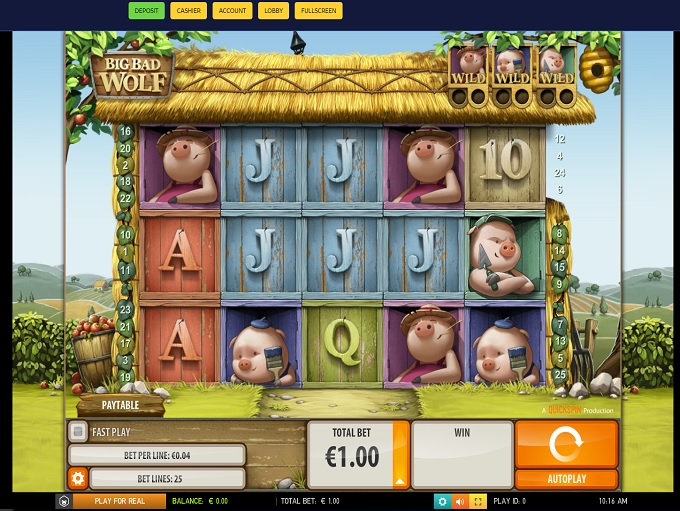Open the Paytable sign

(x=121, y=406)
